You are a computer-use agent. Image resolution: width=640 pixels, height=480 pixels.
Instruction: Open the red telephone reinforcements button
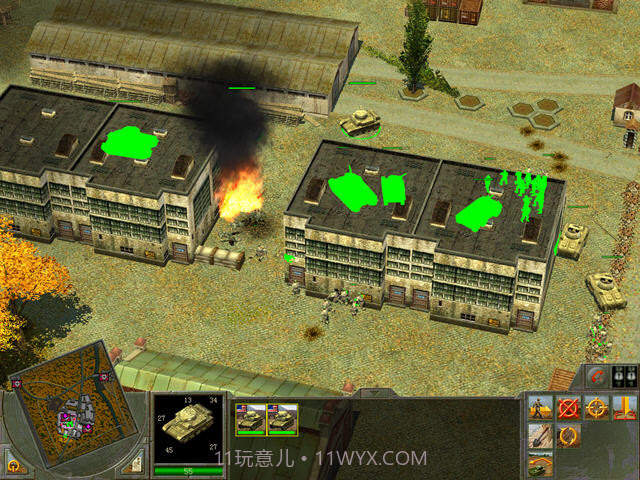tap(598, 377)
